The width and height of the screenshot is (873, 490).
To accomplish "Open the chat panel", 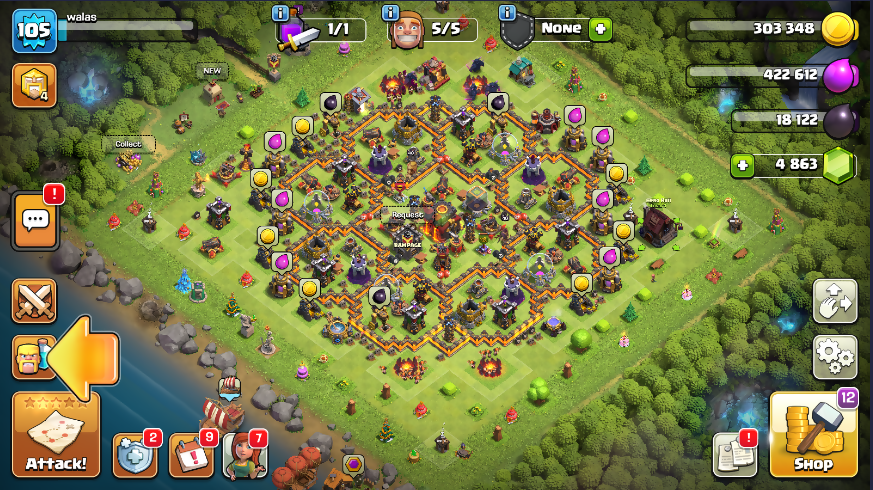I will (34, 221).
